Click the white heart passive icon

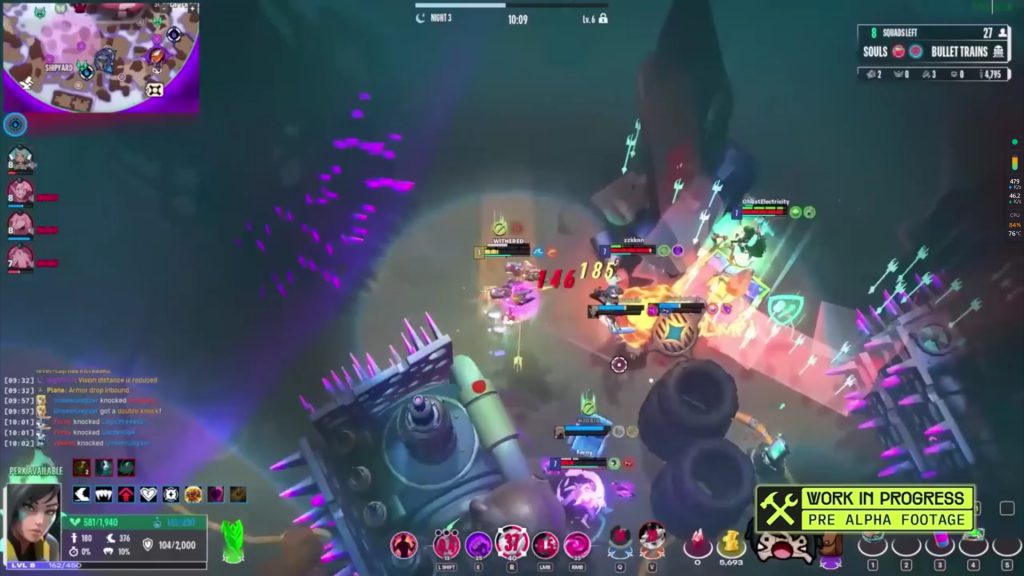148,494
